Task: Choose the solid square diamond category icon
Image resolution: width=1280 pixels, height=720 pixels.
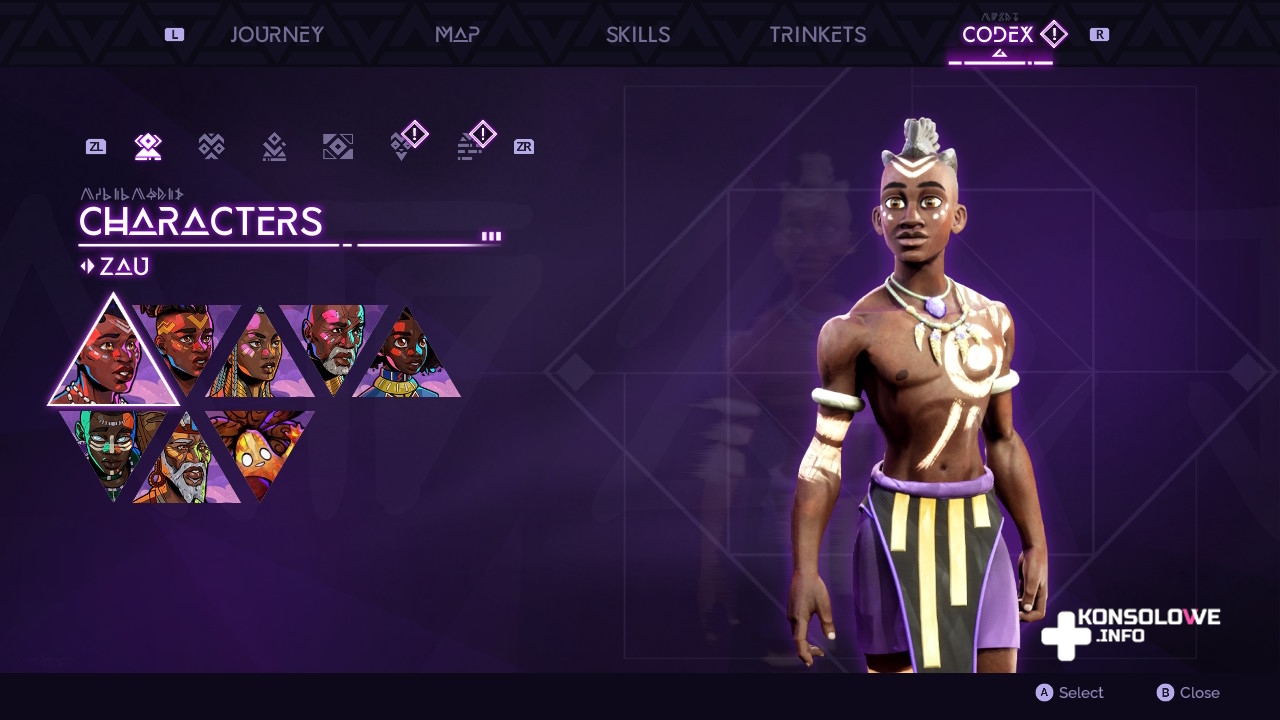Action: (x=338, y=147)
